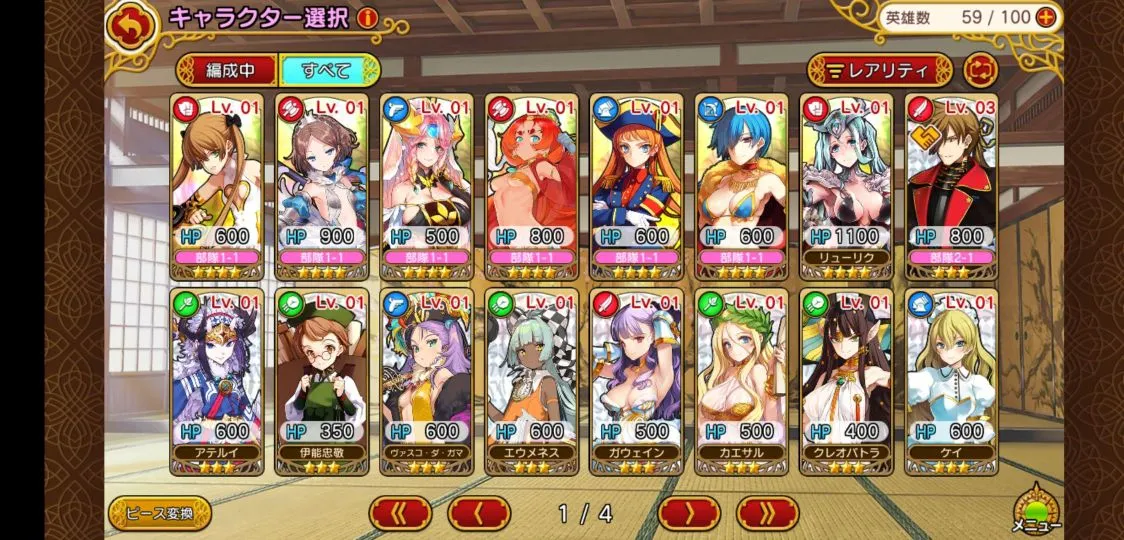Choose the エウメネス character card
Screen dimensions: 1124x540
[x=532, y=381]
